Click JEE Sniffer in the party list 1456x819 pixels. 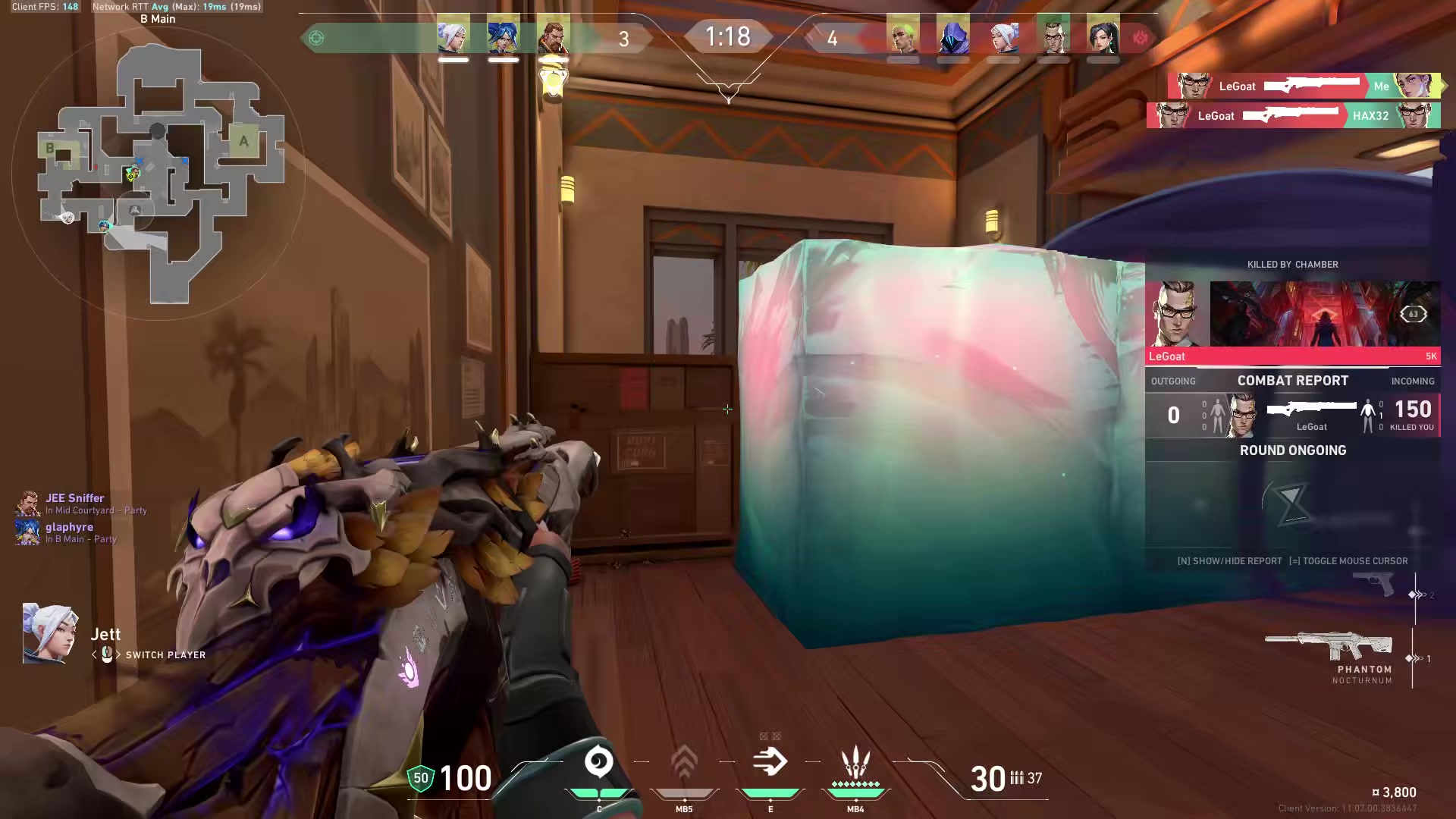tap(74, 497)
